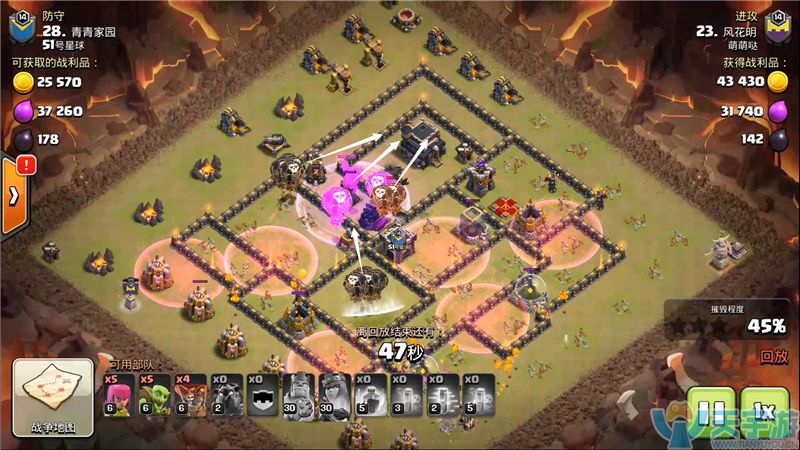Select the Archer Queen hero slot
Screen dimensions: 800x450
click(x=336, y=394)
